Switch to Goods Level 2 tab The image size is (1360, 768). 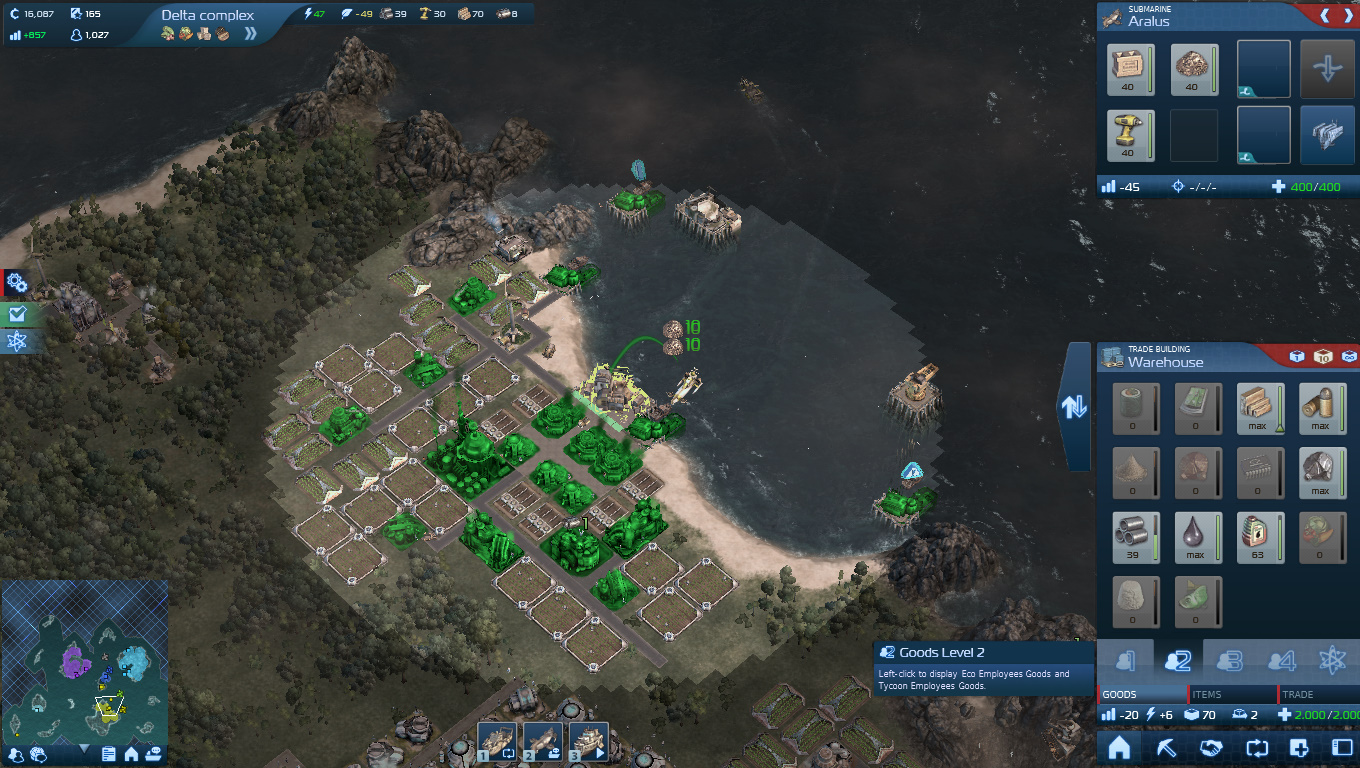1176,661
